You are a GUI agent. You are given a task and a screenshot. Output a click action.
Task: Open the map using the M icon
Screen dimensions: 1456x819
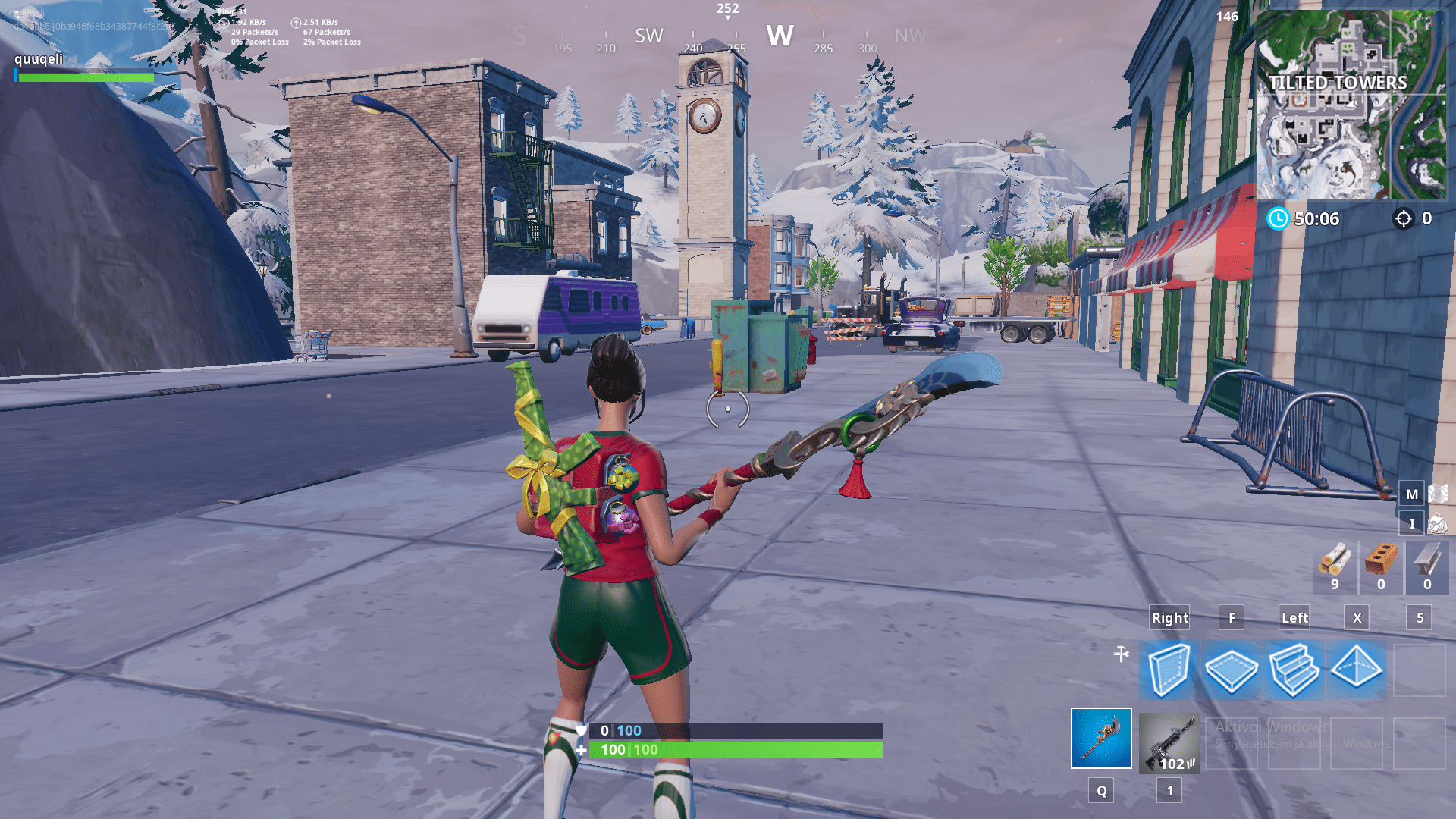[1411, 493]
